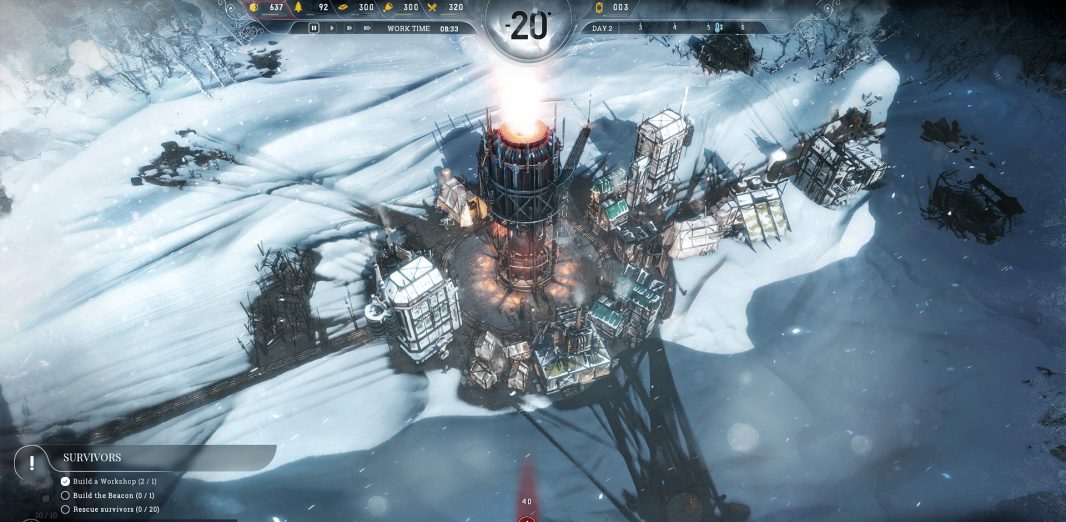
Task: Select the Build the Beacon objective
Action: 110,495
